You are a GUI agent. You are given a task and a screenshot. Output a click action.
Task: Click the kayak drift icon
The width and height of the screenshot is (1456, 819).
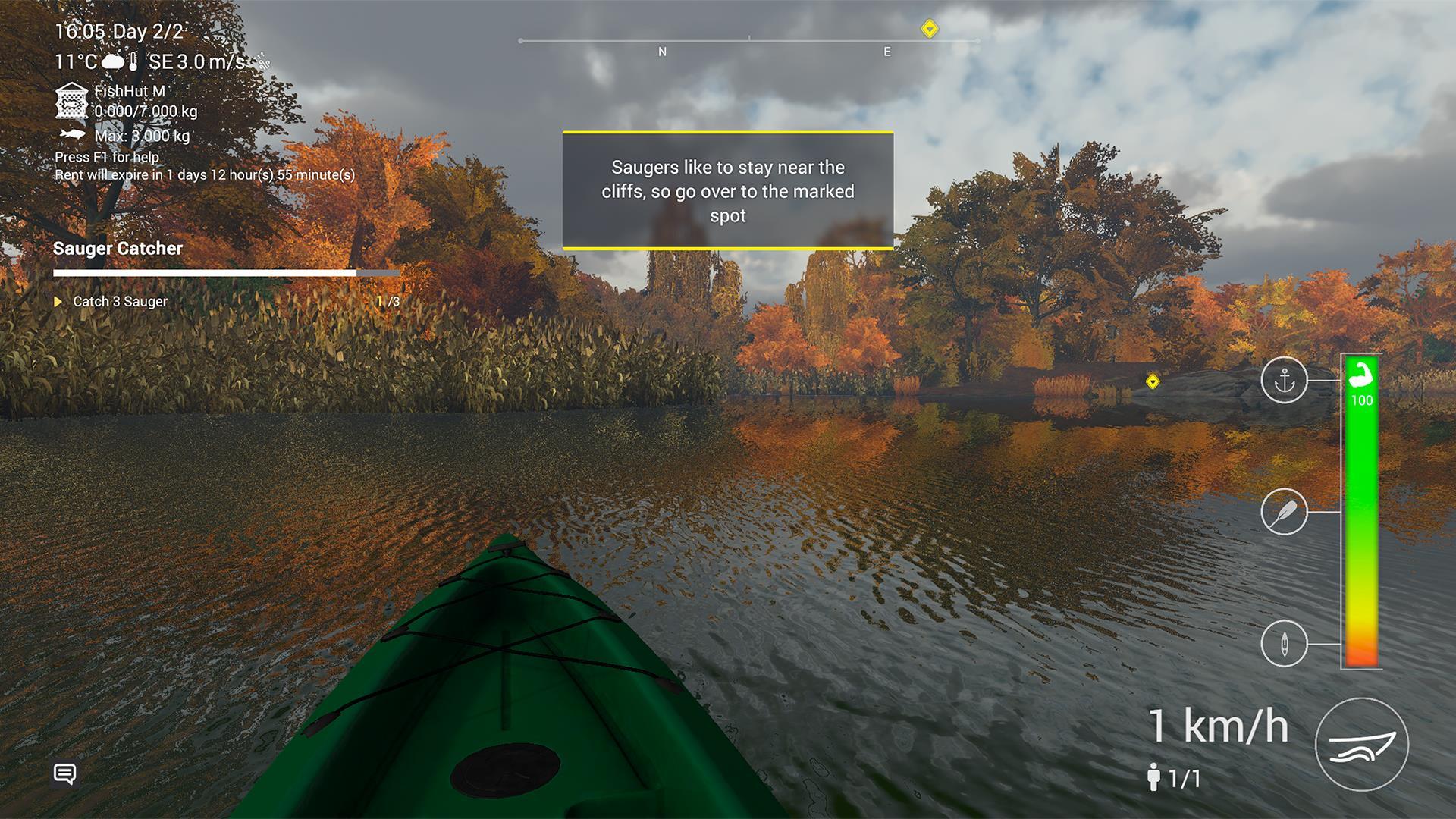click(x=1284, y=644)
